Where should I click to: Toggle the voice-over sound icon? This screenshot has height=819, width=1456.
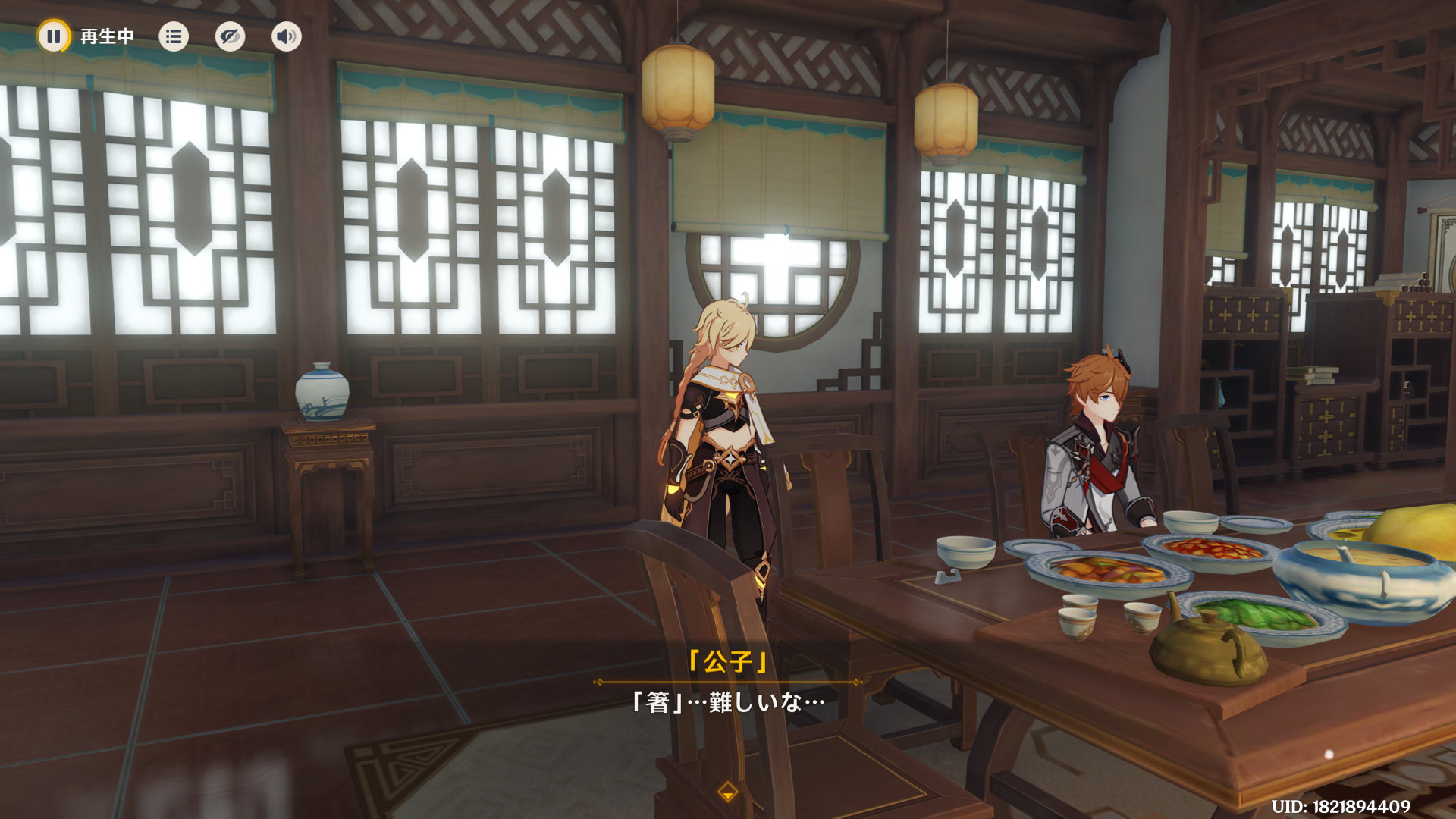coord(286,36)
